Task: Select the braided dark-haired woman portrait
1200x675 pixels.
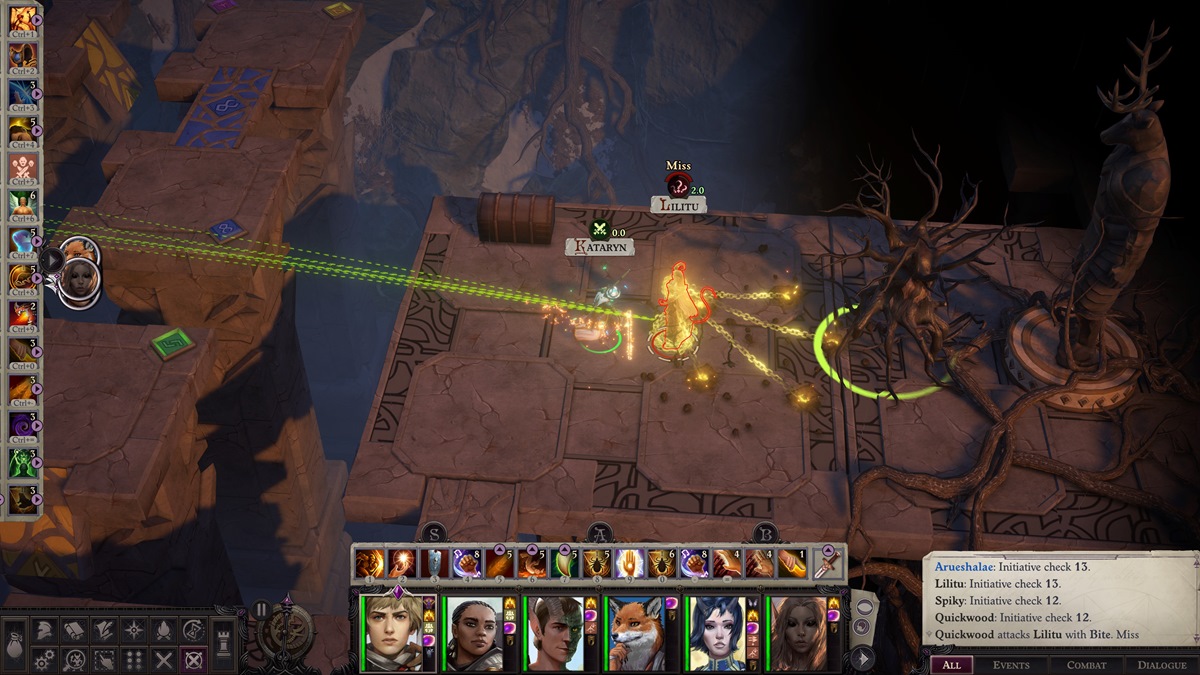Action: (x=472, y=633)
